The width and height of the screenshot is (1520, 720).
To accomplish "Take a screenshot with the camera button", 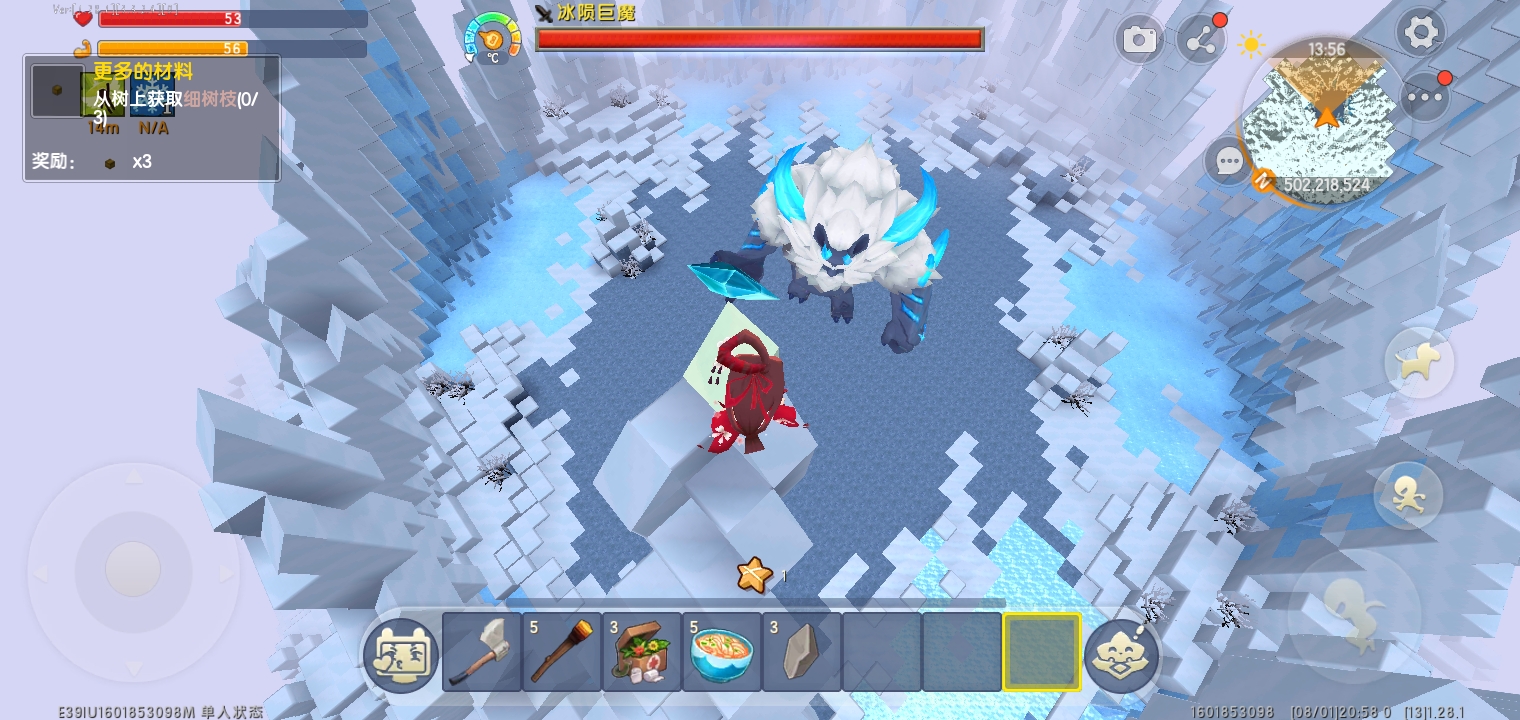I will tap(1139, 40).
